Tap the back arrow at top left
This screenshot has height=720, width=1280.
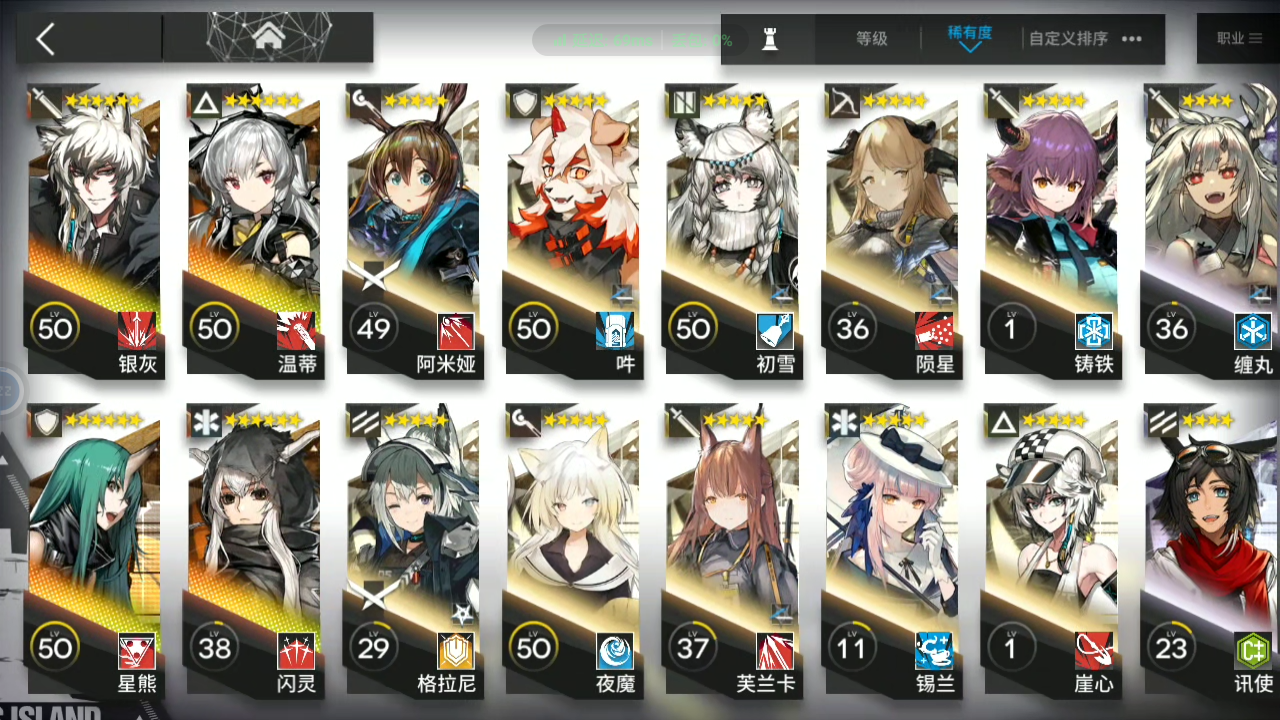(x=44, y=38)
